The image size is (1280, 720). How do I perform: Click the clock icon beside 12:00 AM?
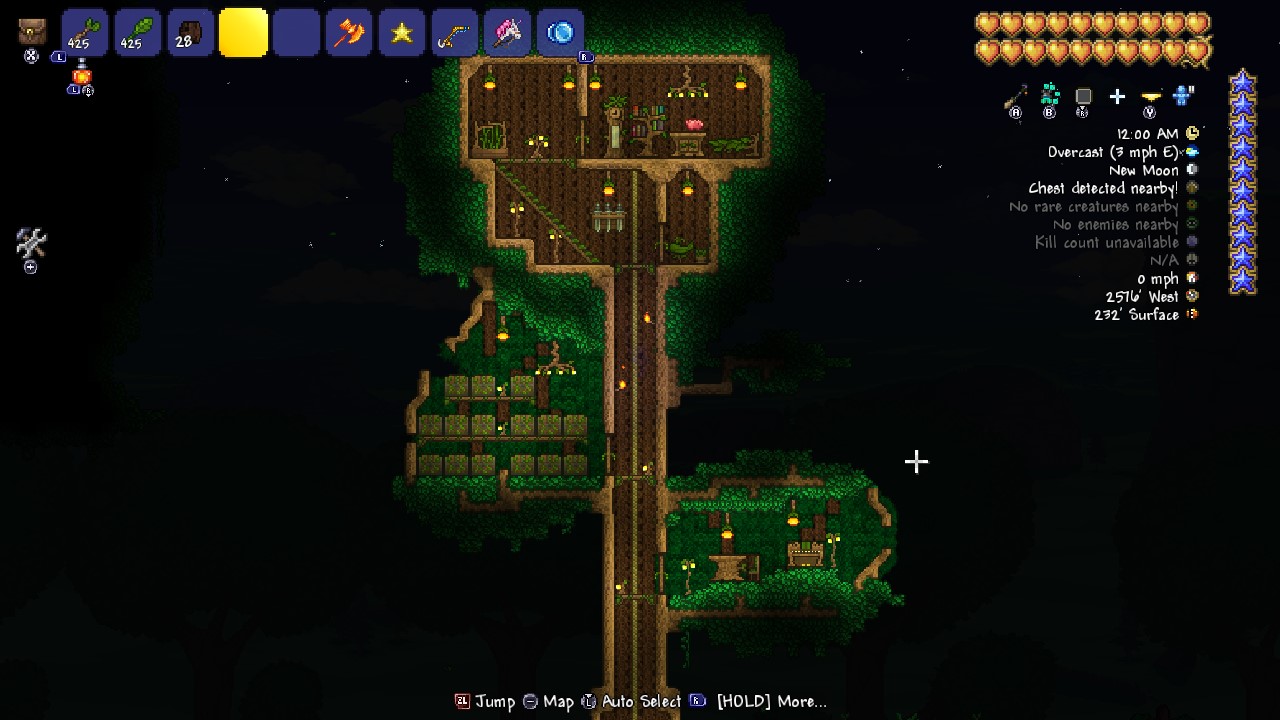(x=1190, y=132)
